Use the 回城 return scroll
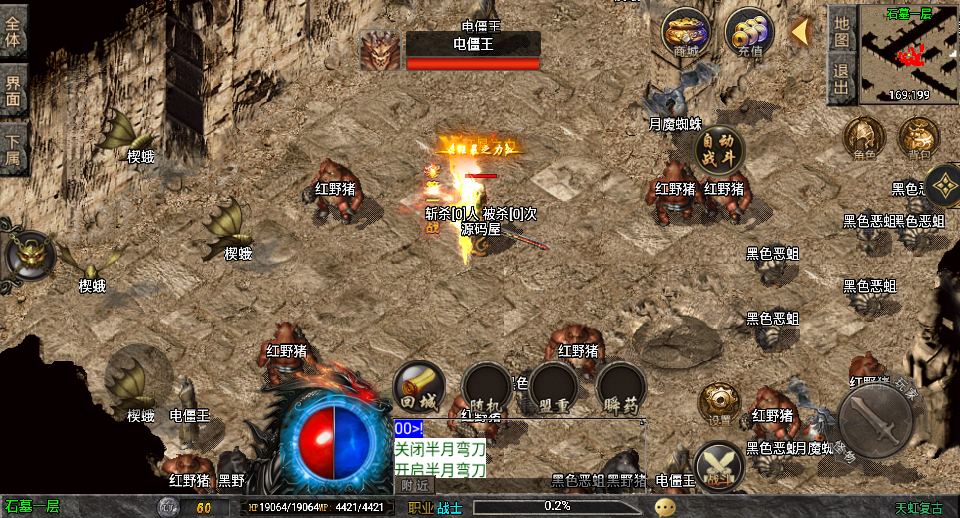This screenshot has height=518, width=960. 418,387
